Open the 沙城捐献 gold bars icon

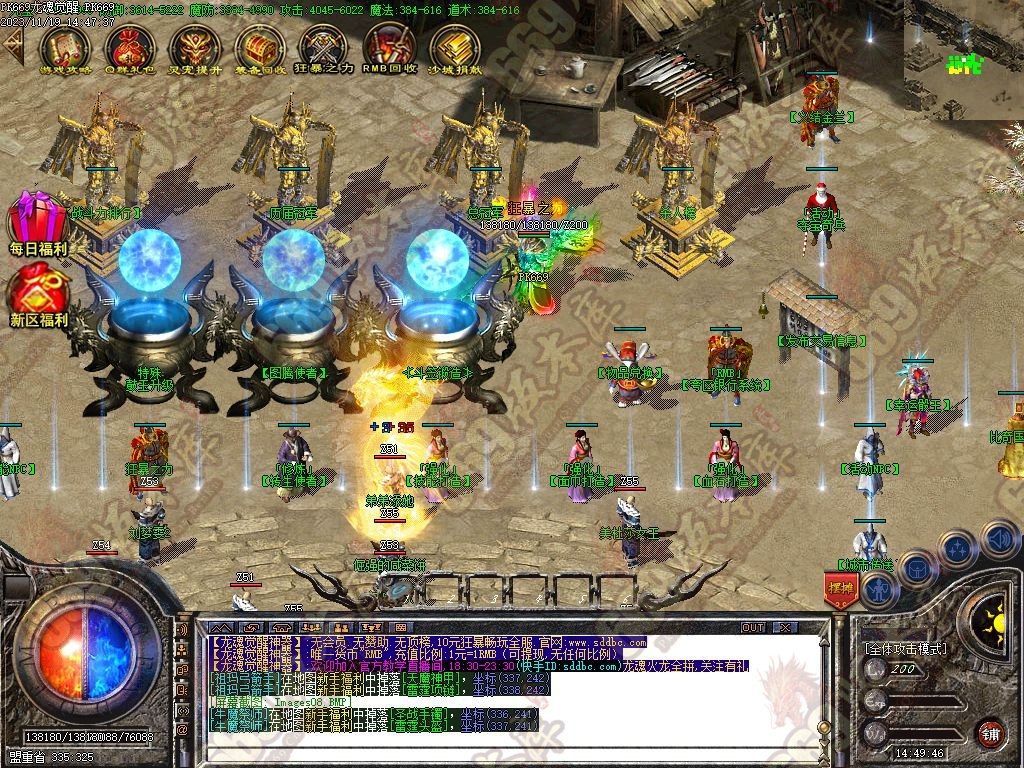tap(455, 46)
